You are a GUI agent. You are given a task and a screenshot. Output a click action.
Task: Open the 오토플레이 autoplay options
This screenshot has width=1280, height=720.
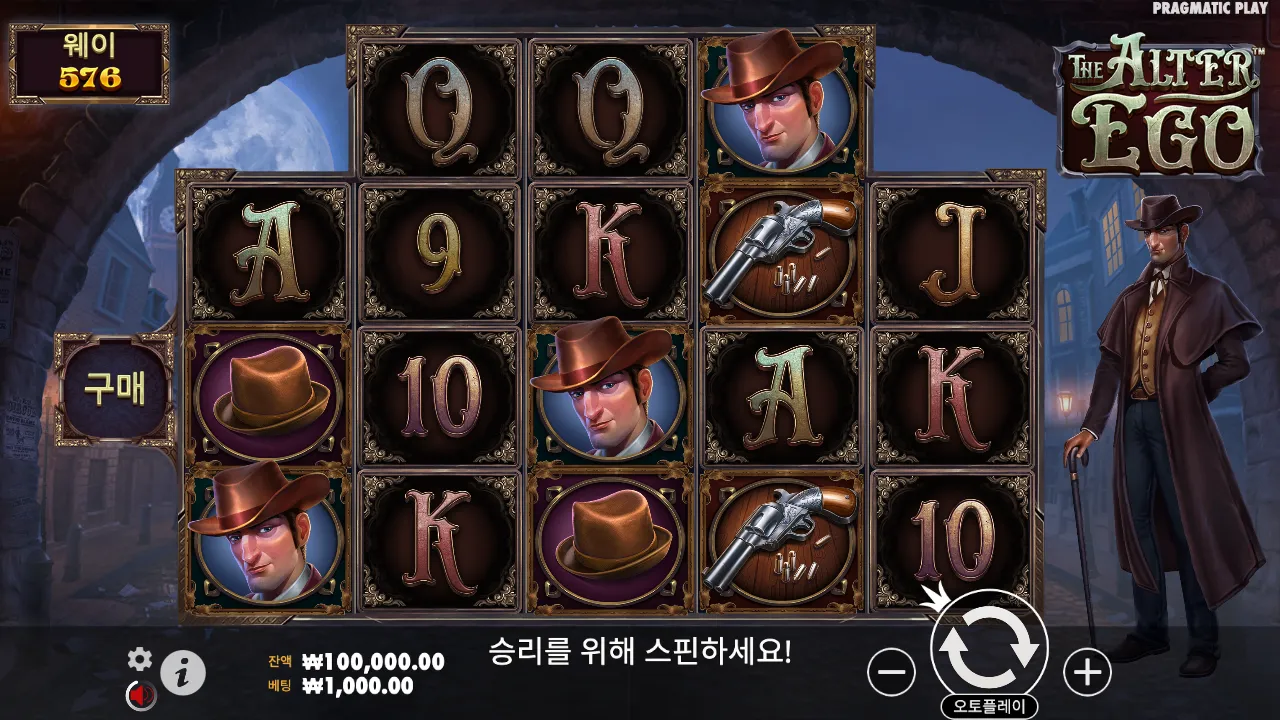(x=989, y=706)
